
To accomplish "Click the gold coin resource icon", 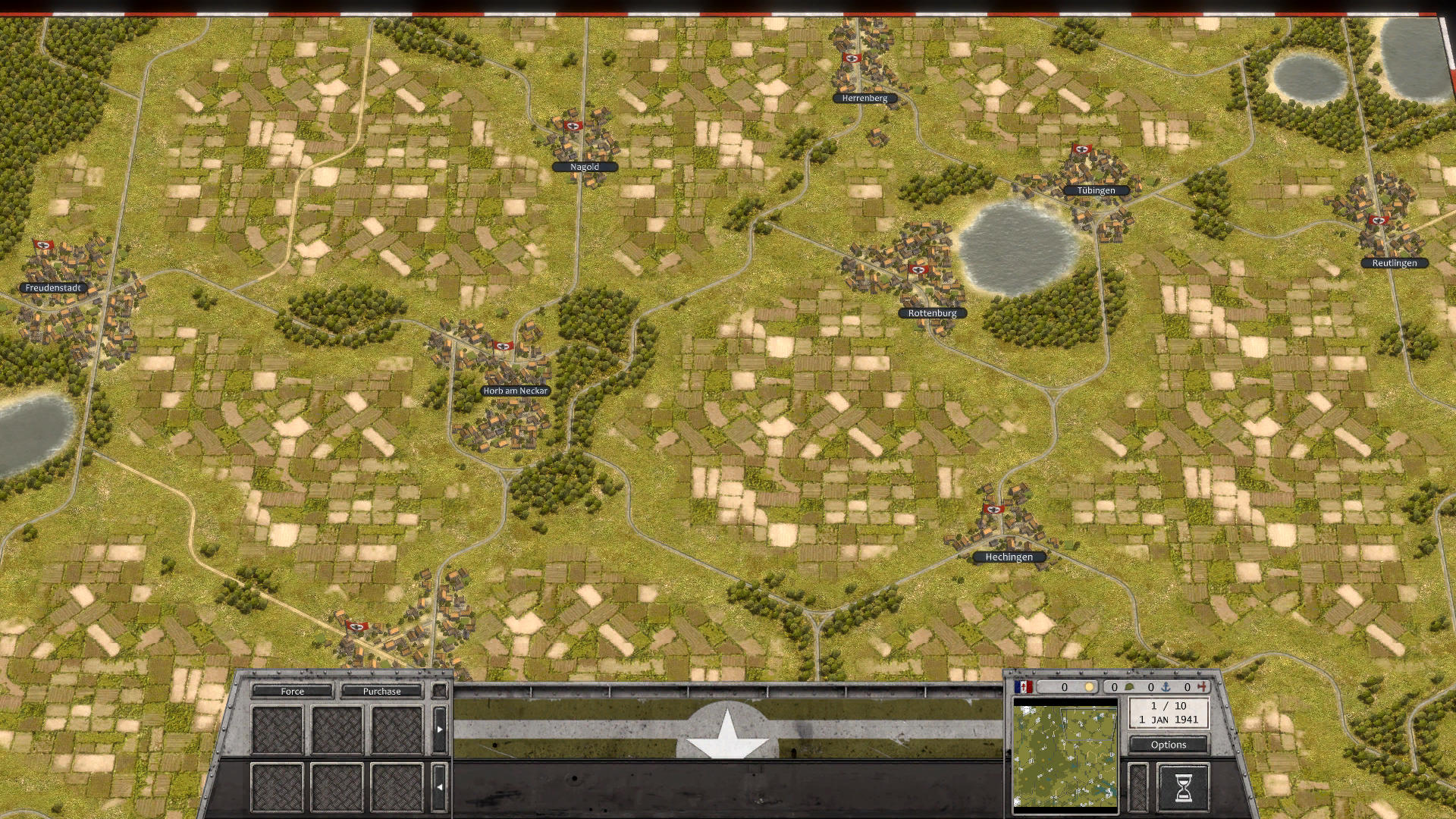I will [x=1090, y=689].
